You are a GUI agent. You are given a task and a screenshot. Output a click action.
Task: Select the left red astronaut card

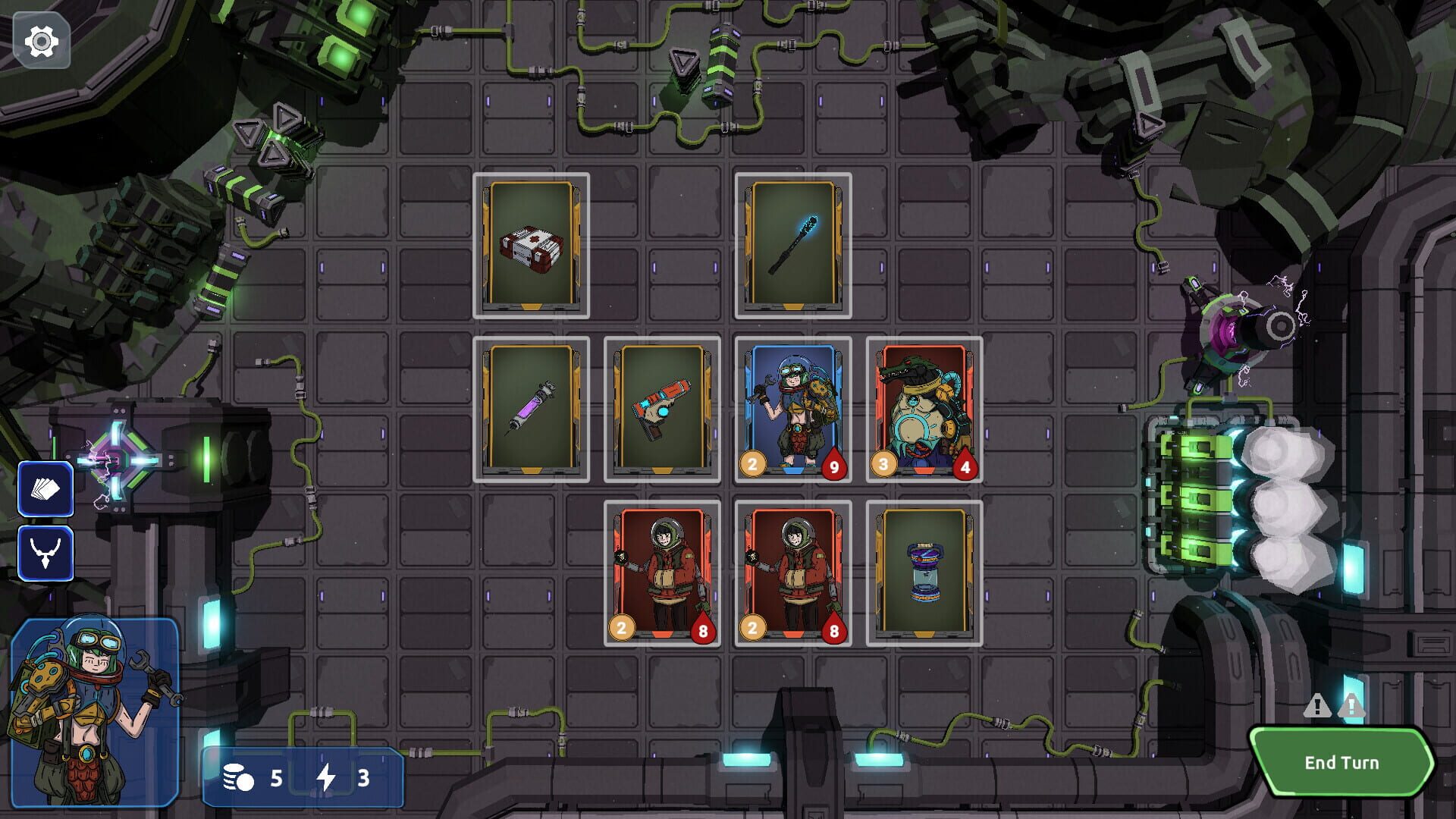[661, 574]
